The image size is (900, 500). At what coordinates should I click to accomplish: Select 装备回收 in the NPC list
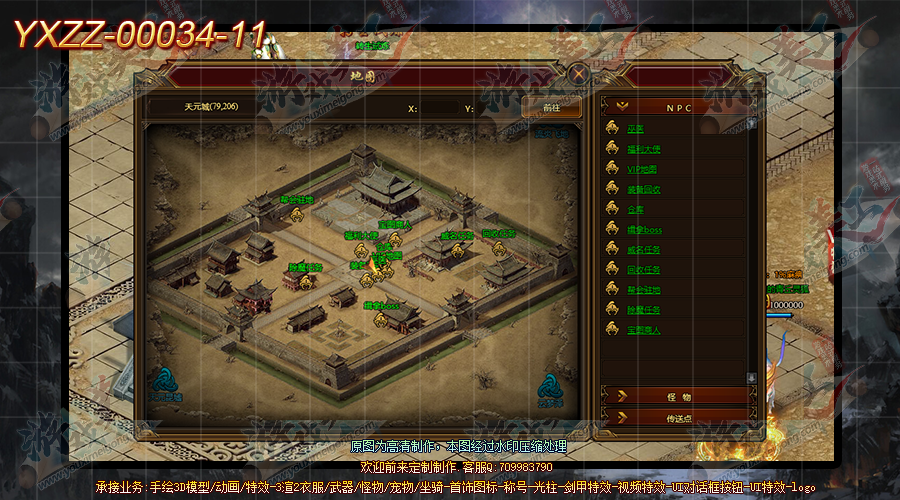644,189
